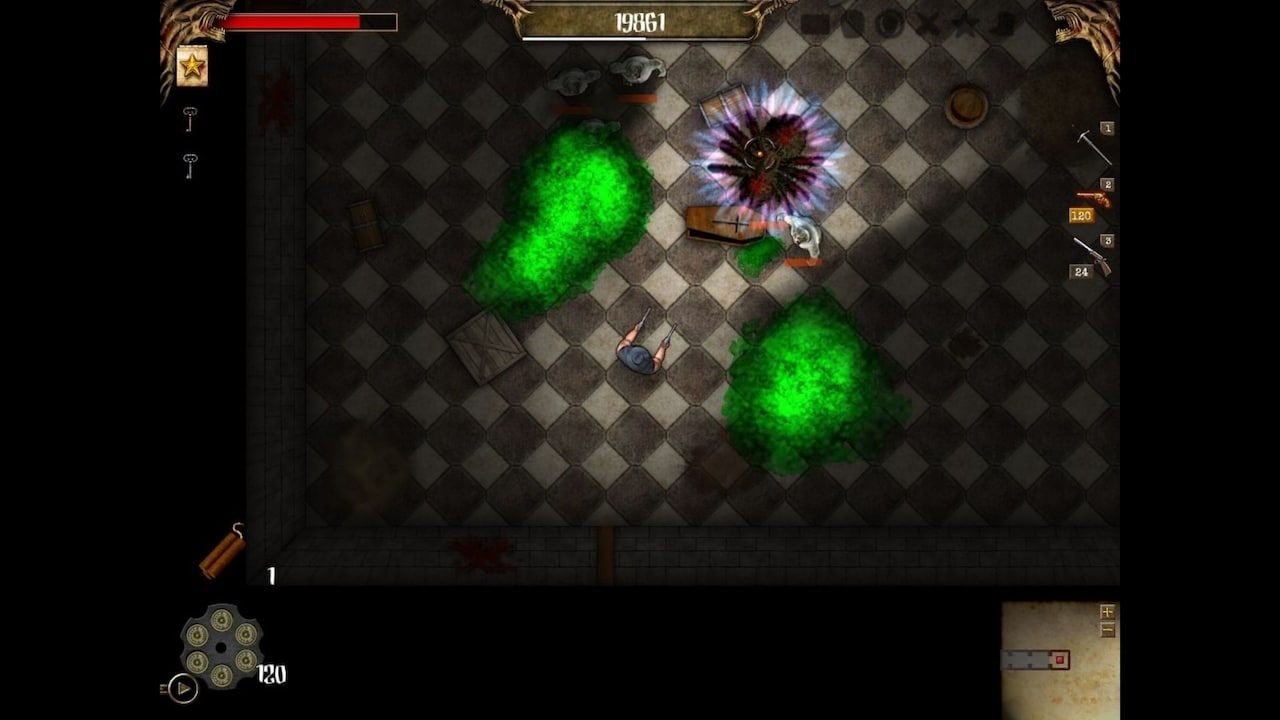Collapse the minimap with the minus control

(x=1108, y=629)
